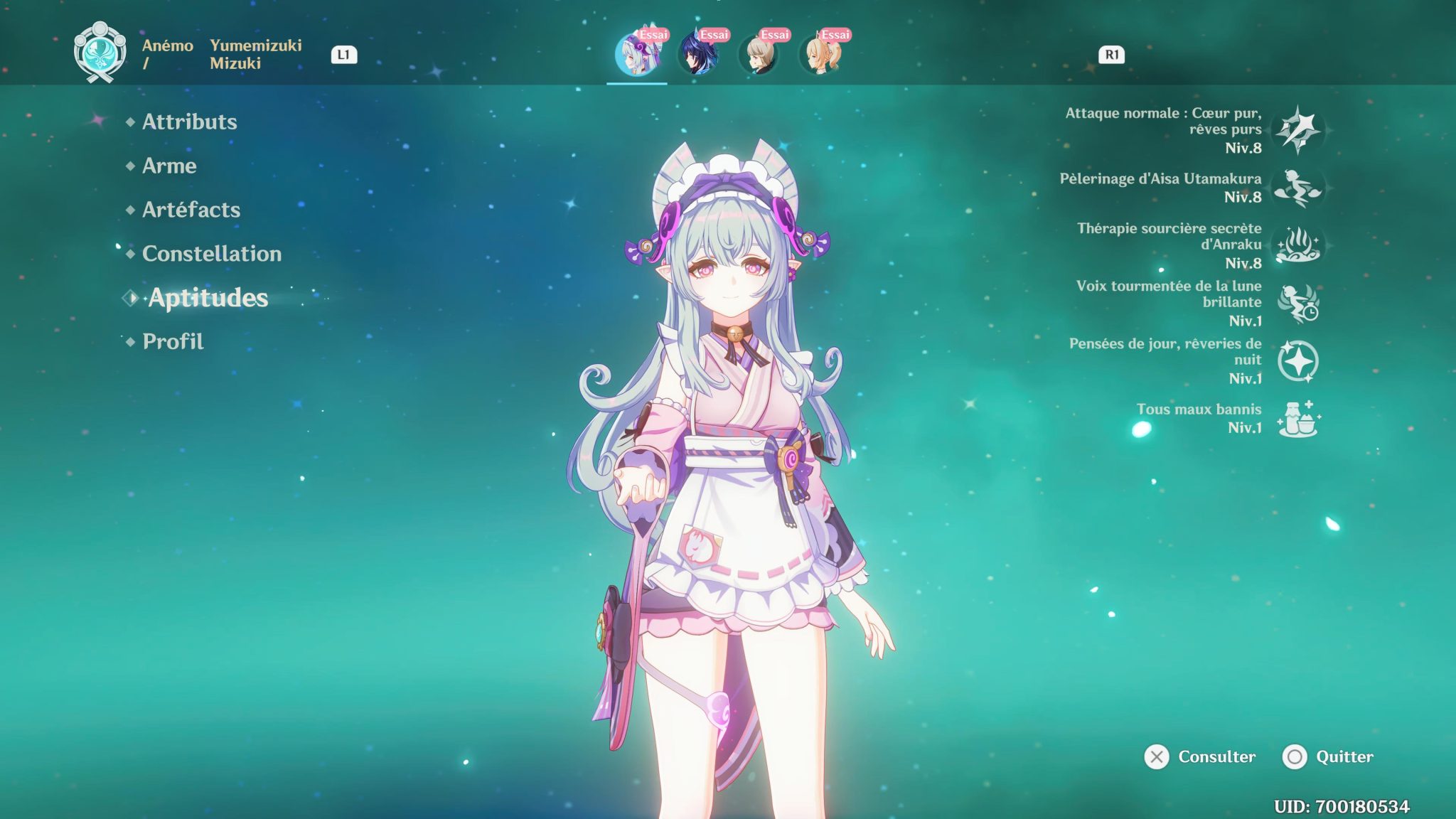Open the Attributs section
1456x819 pixels.
click(189, 122)
